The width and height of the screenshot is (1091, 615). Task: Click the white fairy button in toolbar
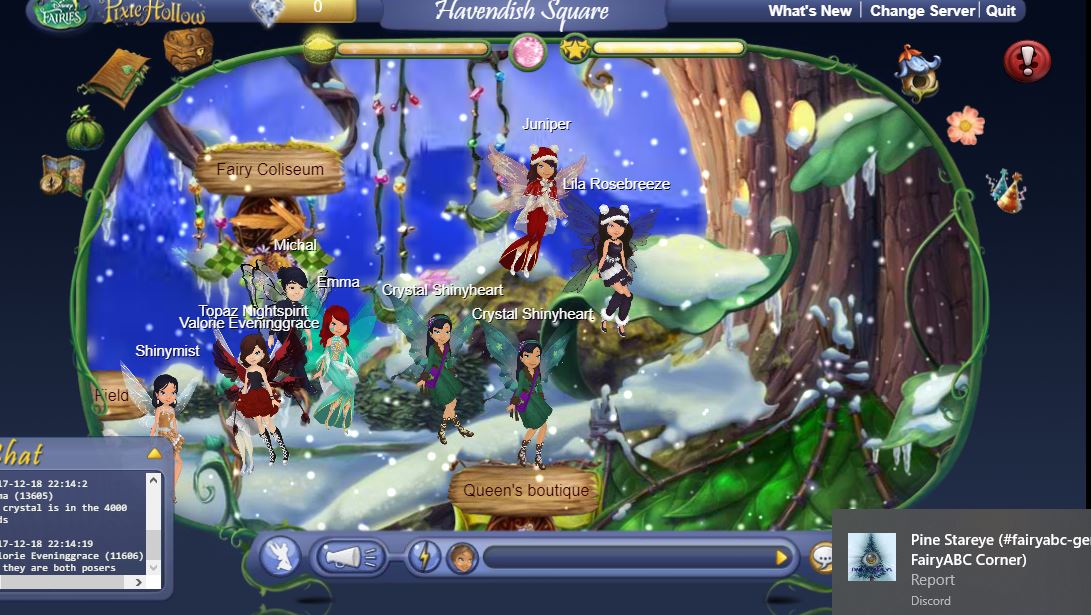coord(281,557)
